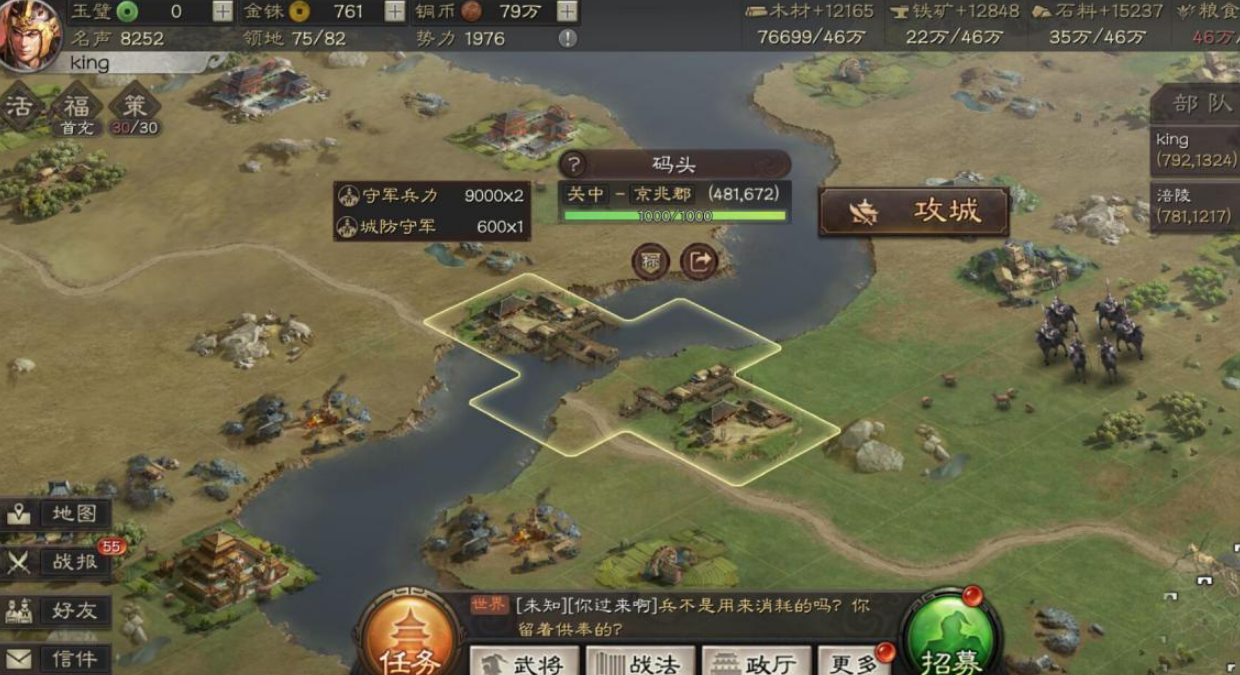Open the 策 strategy icon
Image resolution: width=1240 pixels, height=675 pixels.
click(x=135, y=108)
